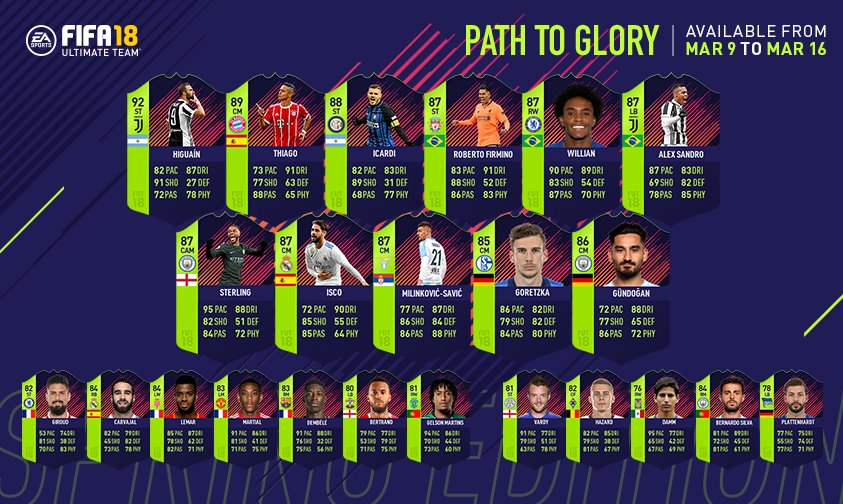The width and height of the screenshot is (843, 504).
Task: Click the FIFA 18 Ultimate Team logo
Action: point(83,39)
